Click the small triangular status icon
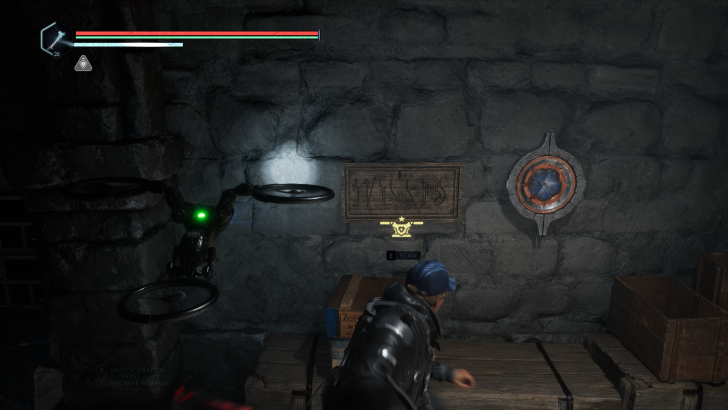Image resolution: width=728 pixels, height=410 pixels. click(x=84, y=64)
